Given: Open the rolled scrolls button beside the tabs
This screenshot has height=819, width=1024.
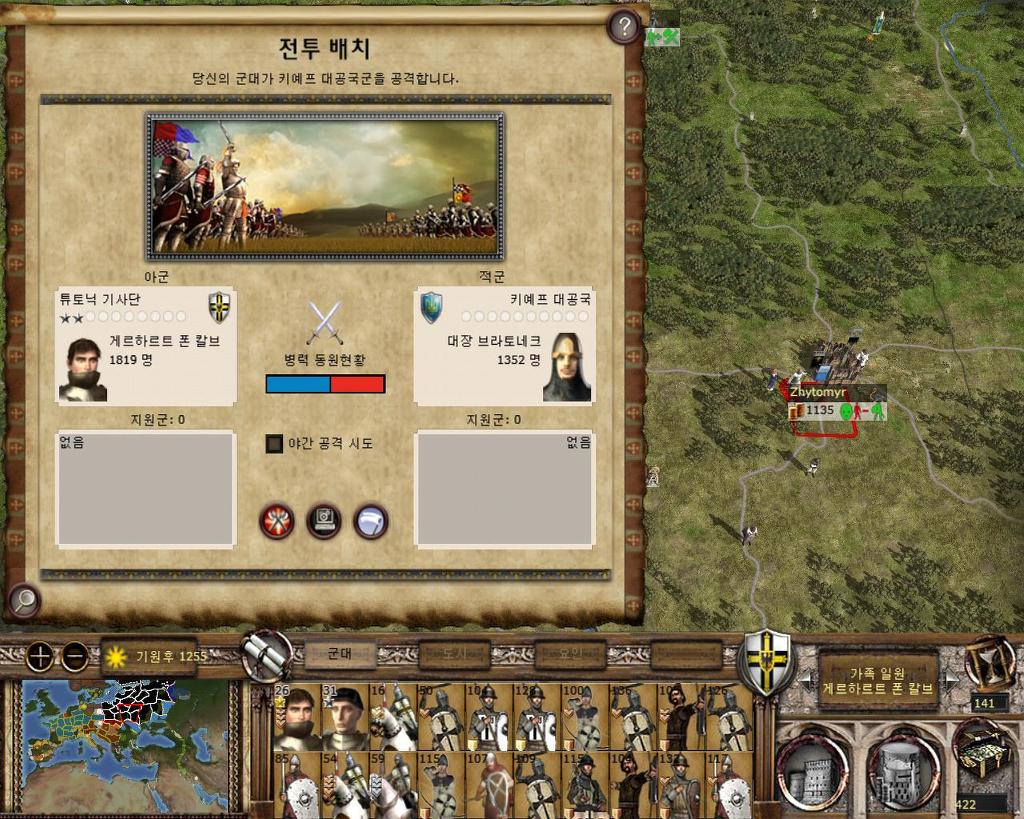Looking at the screenshot, I should (267, 656).
